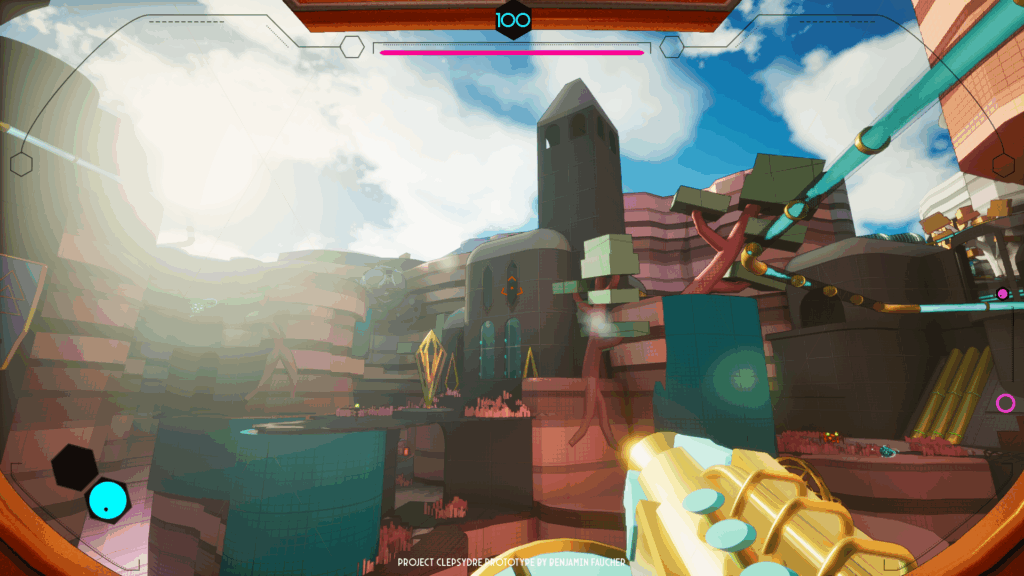Click the filled pink dot marker
This screenshot has width=1024, height=576.
[1002, 294]
